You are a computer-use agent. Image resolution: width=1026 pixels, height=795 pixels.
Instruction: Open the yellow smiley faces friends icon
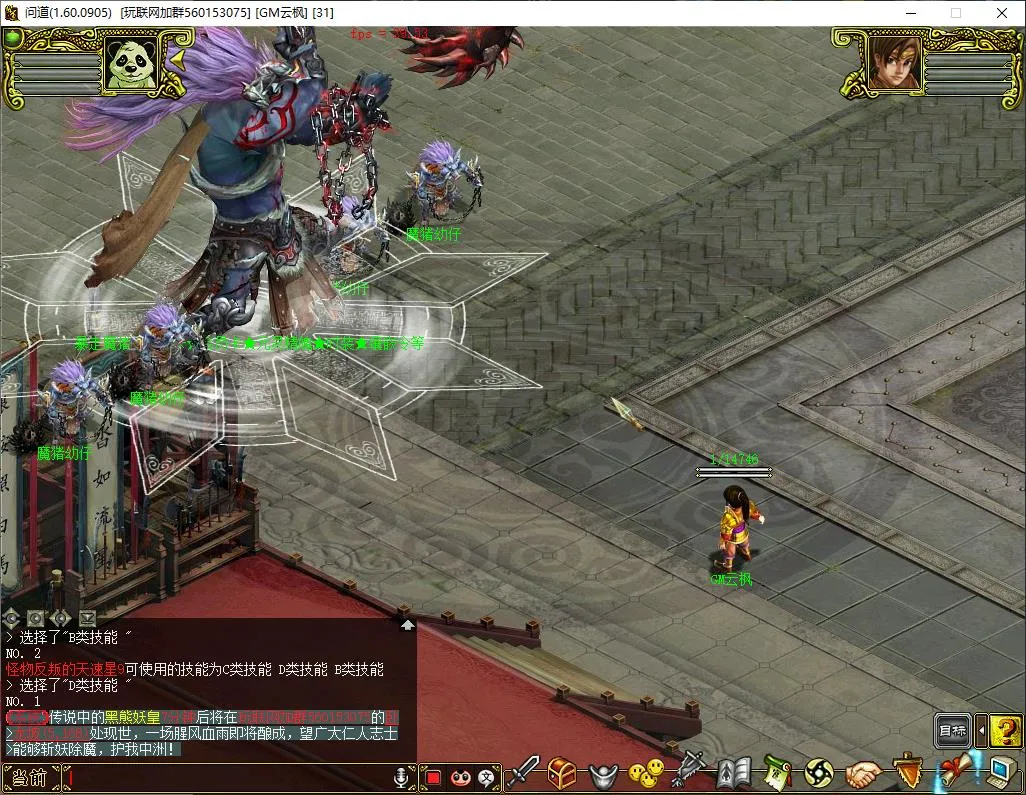645,773
